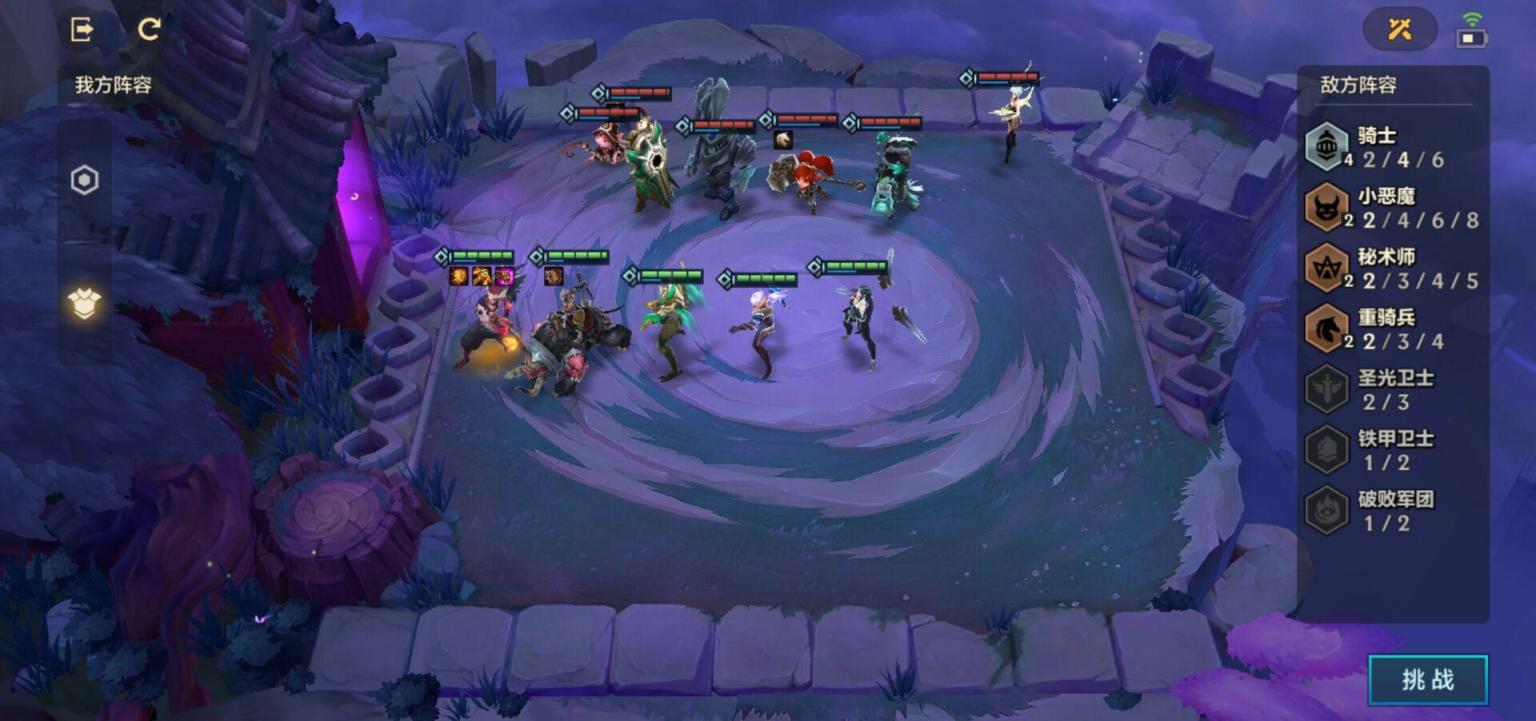Choose the 秘术师 trait entry

1392,268
